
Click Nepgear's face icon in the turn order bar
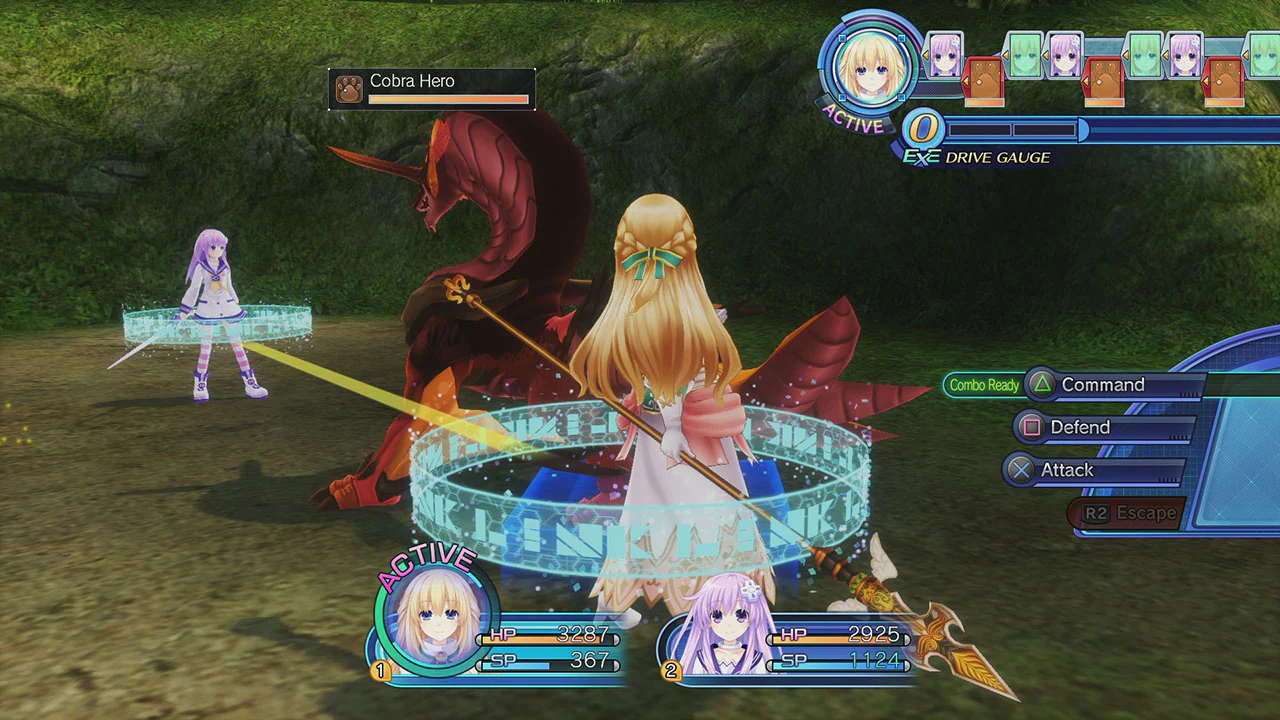point(943,53)
